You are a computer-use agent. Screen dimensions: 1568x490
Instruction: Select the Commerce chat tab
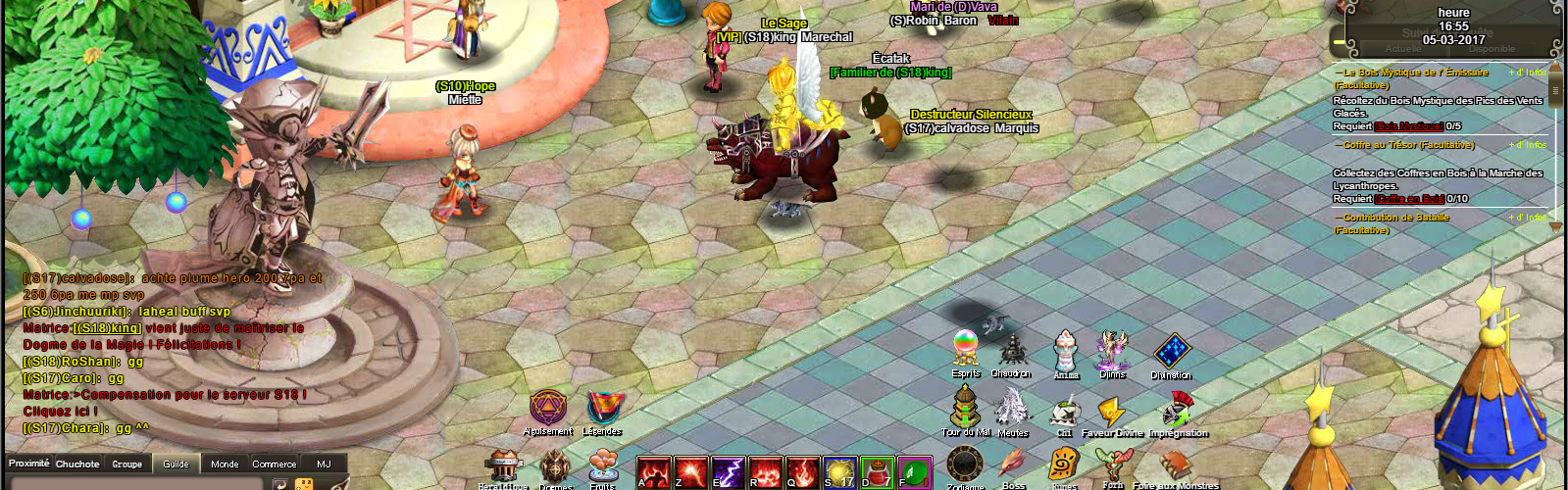coord(275,464)
